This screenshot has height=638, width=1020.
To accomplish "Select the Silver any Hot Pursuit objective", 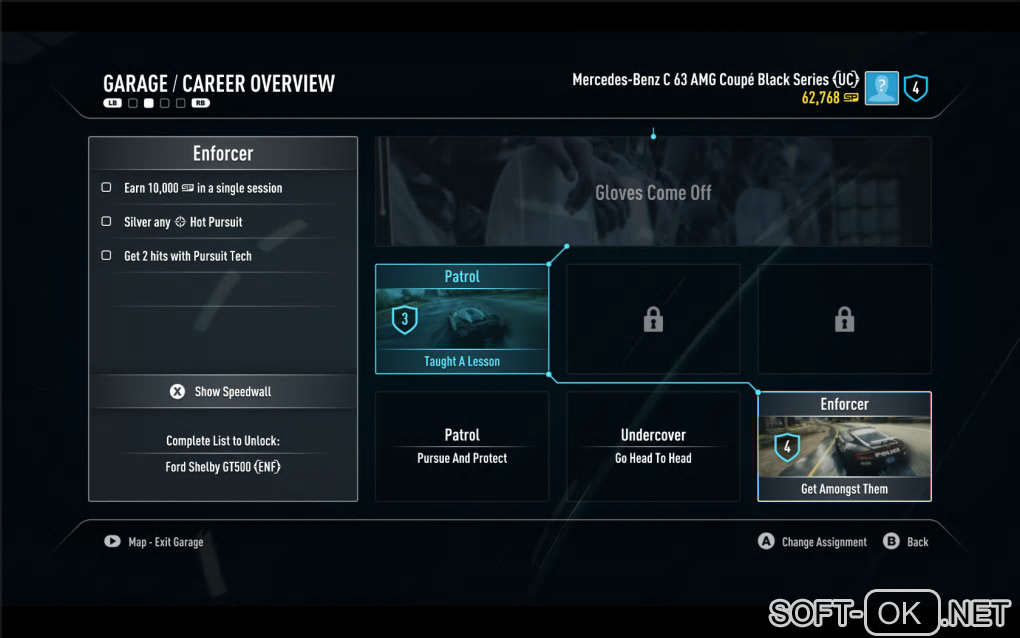I will pos(183,222).
